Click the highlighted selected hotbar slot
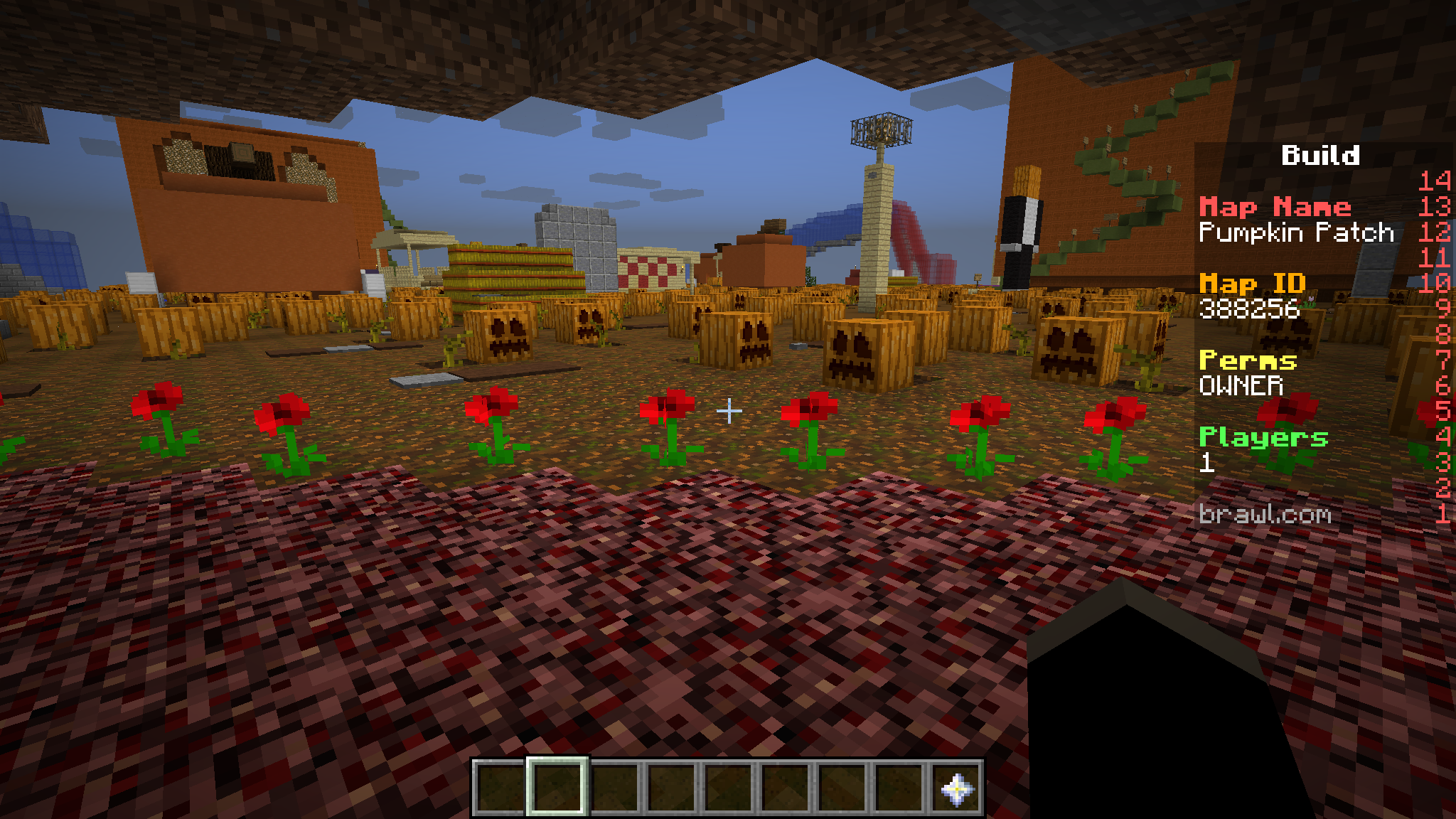The image size is (1456, 819). coord(557,788)
